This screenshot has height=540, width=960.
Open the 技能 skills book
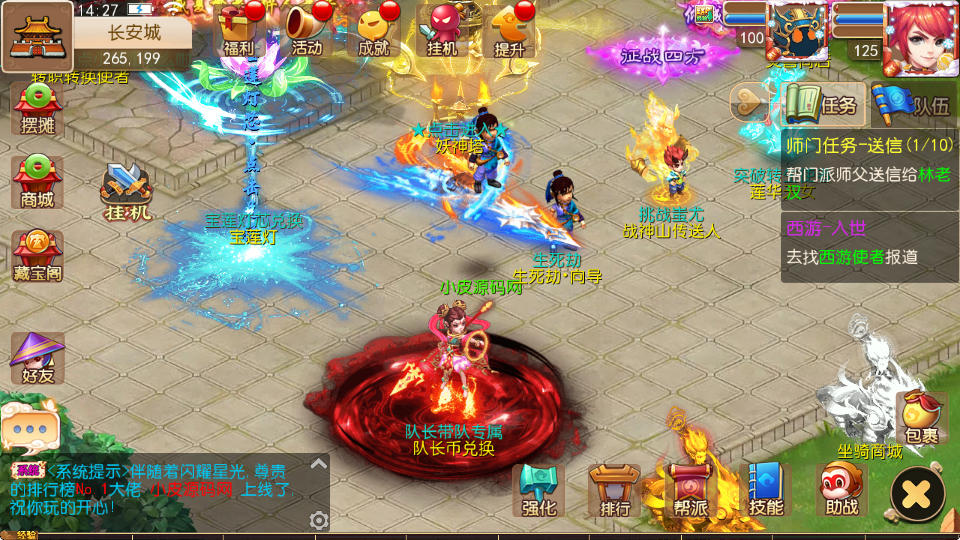(x=766, y=490)
